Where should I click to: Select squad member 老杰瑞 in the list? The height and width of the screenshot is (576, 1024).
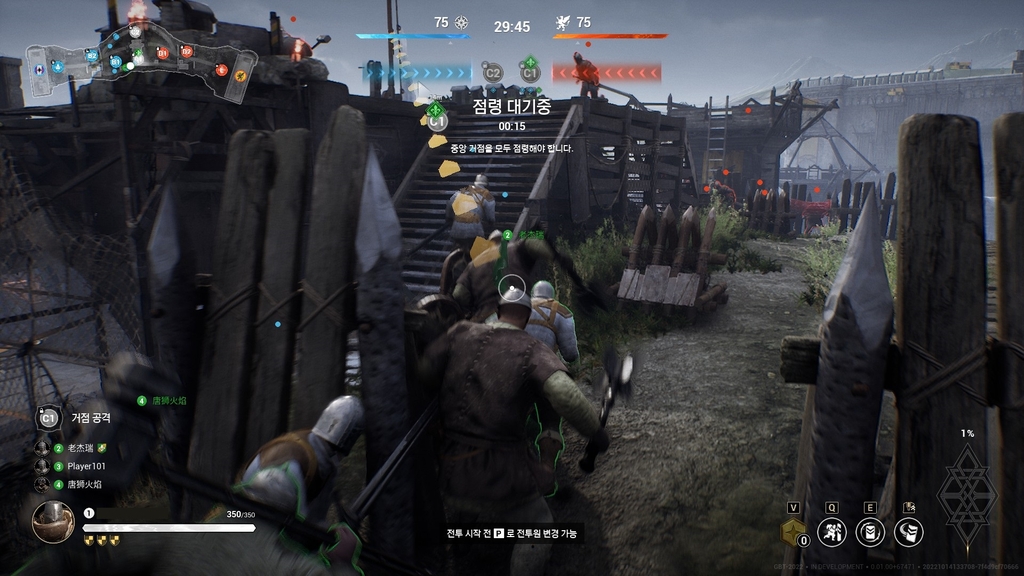84,448
